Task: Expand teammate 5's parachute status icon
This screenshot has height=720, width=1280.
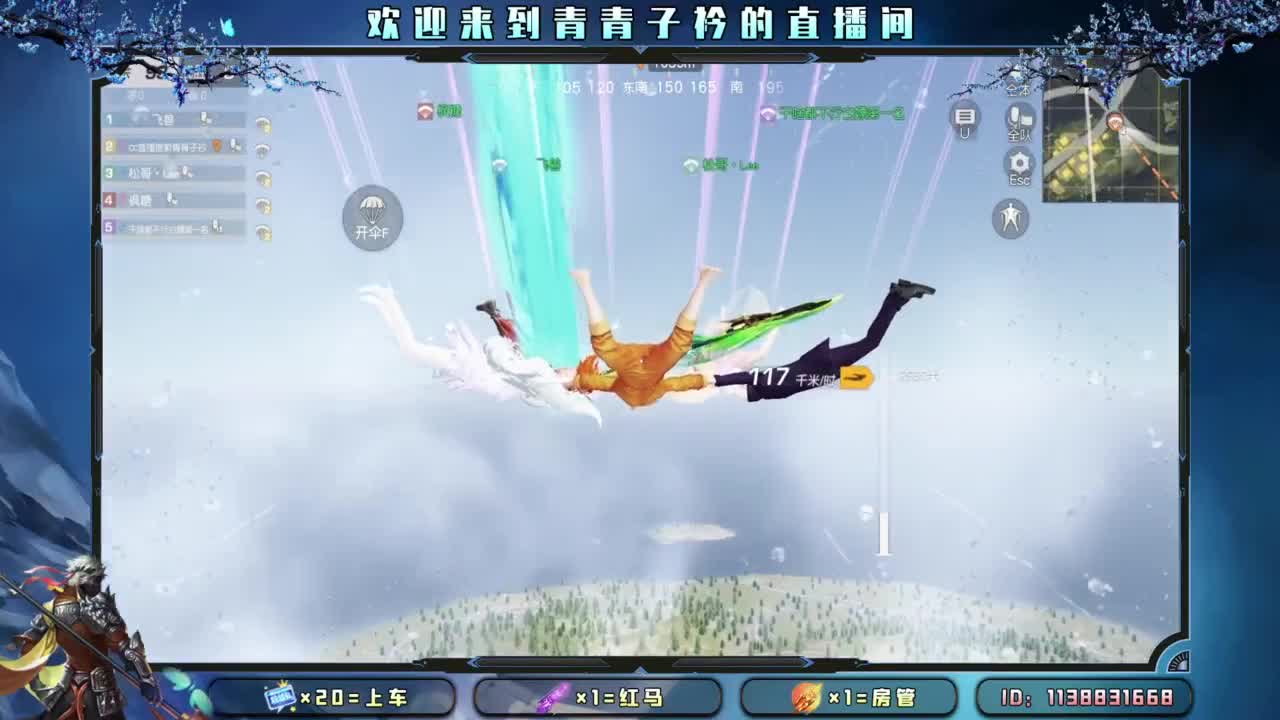Action: click(263, 227)
